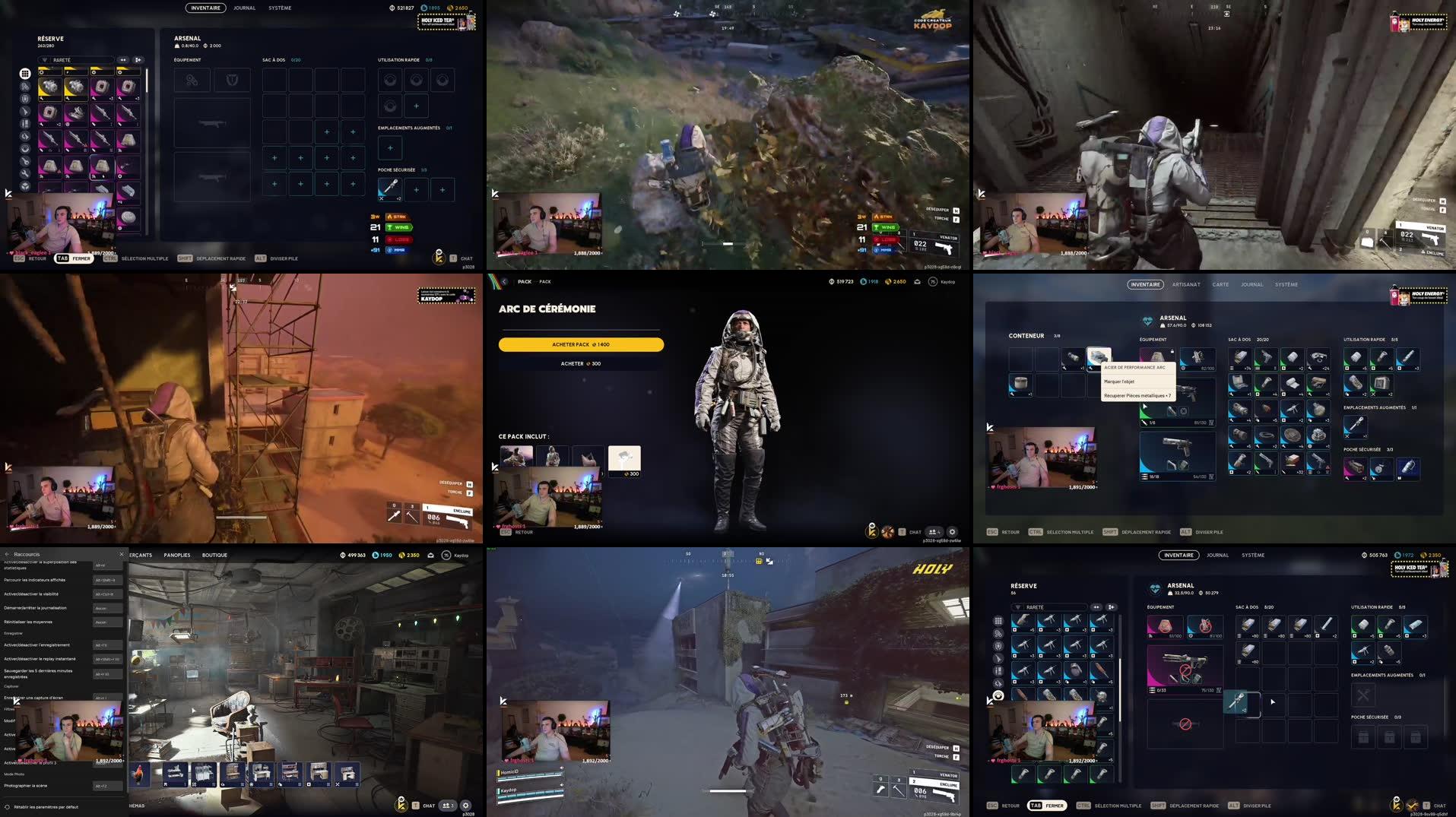Select the shield armor filter icon in Réserve
Screen dimensions: 1456x817
coord(25,97)
